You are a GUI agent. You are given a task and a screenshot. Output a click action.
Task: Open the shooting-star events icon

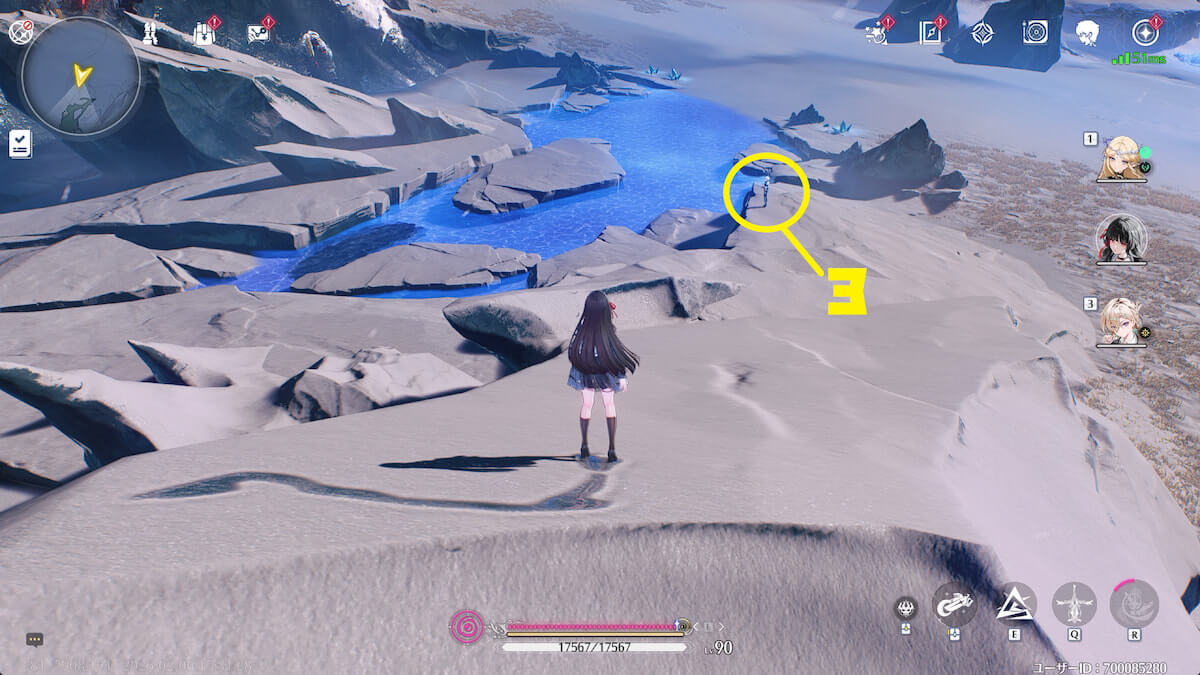pyautogui.click(x=877, y=33)
